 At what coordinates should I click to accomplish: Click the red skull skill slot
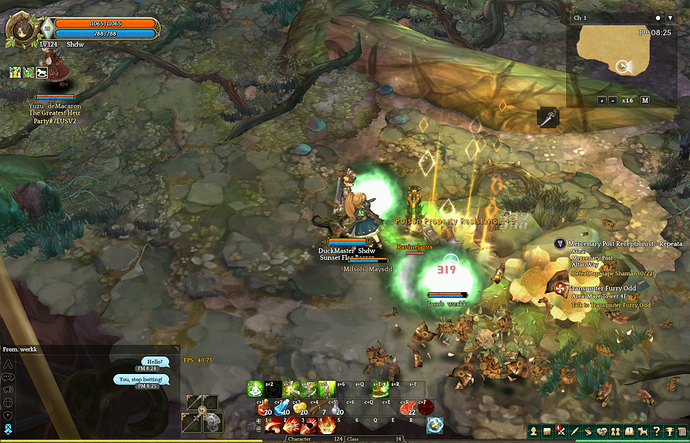(x=425, y=406)
